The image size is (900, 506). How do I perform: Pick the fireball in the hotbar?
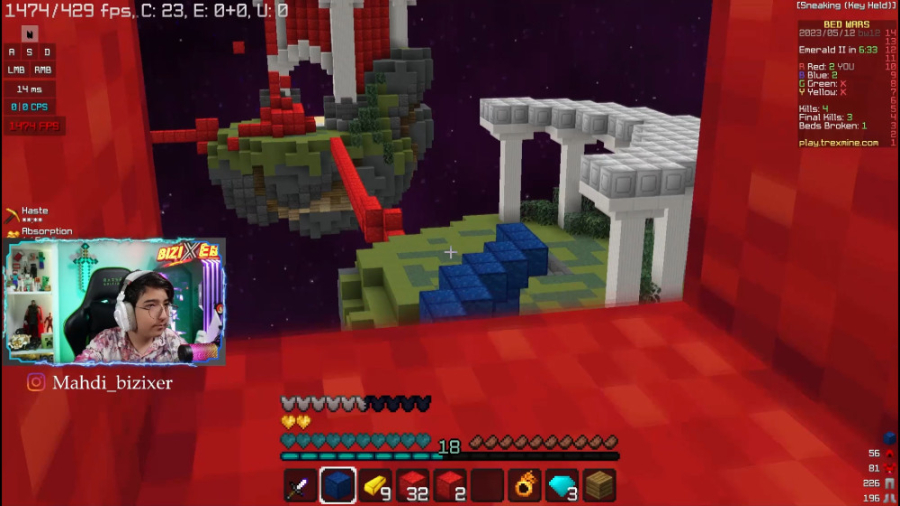coord(525,486)
